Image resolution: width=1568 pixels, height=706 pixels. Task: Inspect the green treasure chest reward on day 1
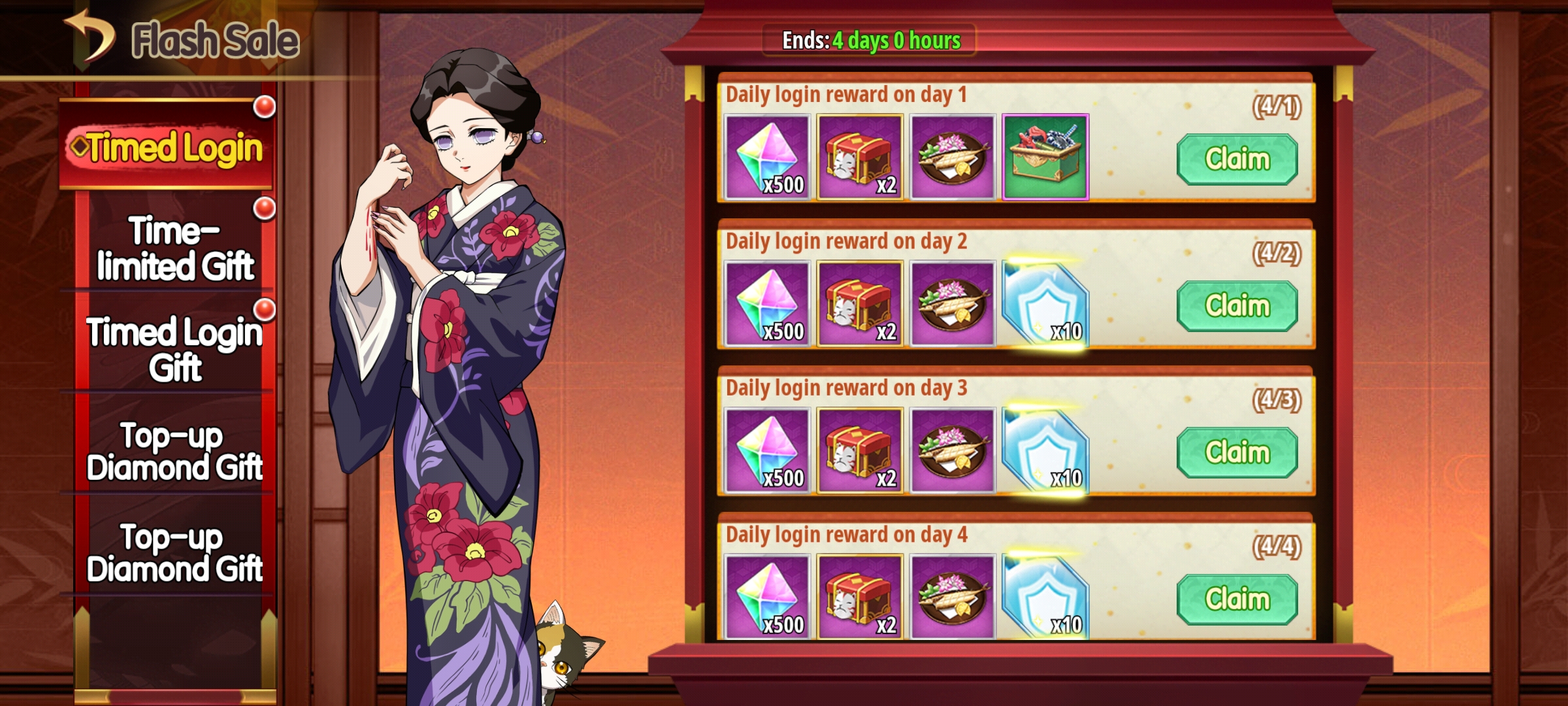[1045, 158]
